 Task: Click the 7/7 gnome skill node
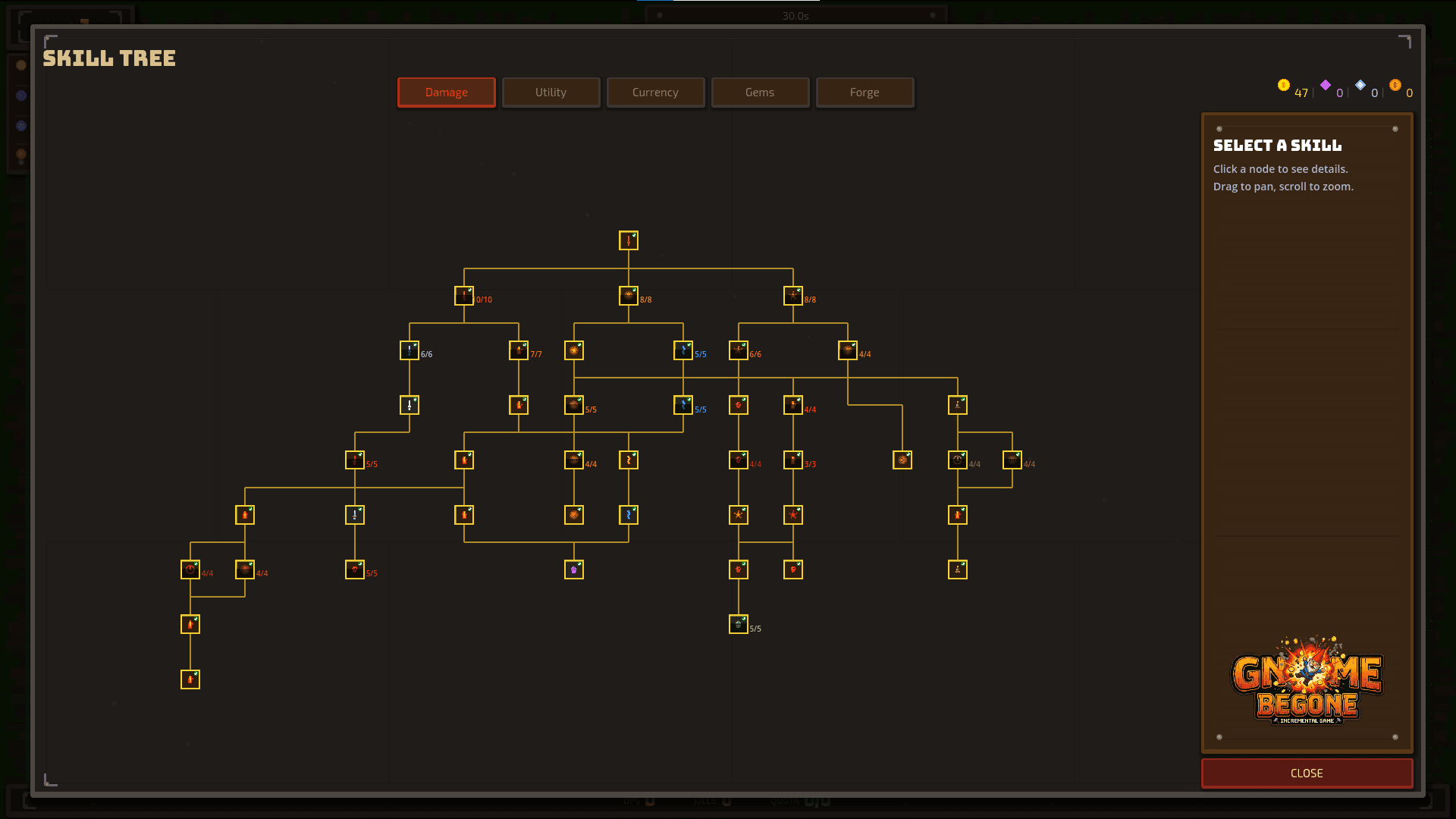tap(519, 350)
